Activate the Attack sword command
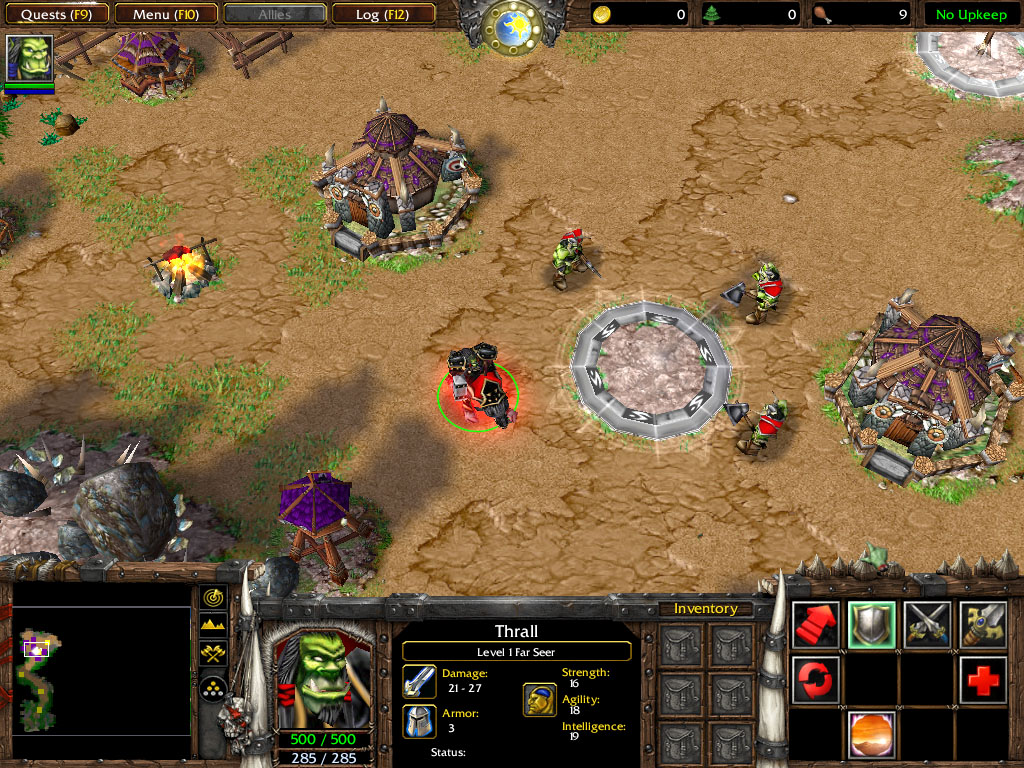The image size is (1024, 768). pos(982,625)
